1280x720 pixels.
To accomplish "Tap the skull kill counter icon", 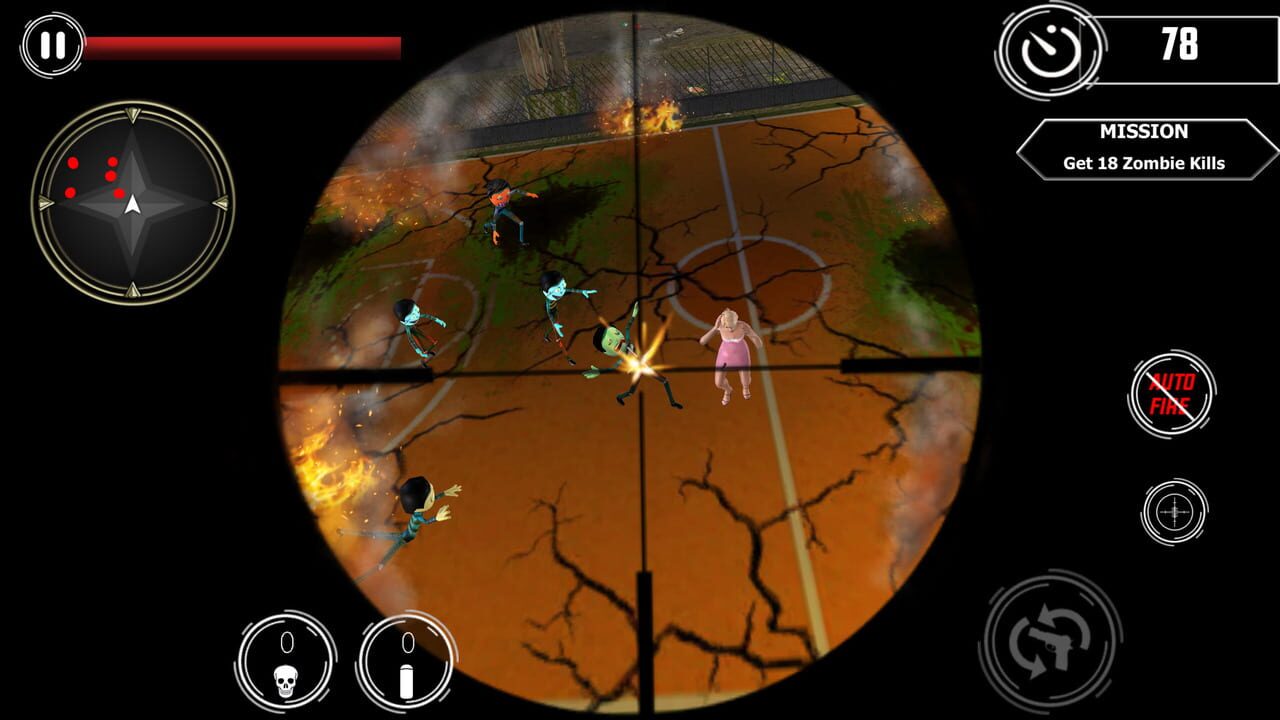I will [x=287, y=662].
